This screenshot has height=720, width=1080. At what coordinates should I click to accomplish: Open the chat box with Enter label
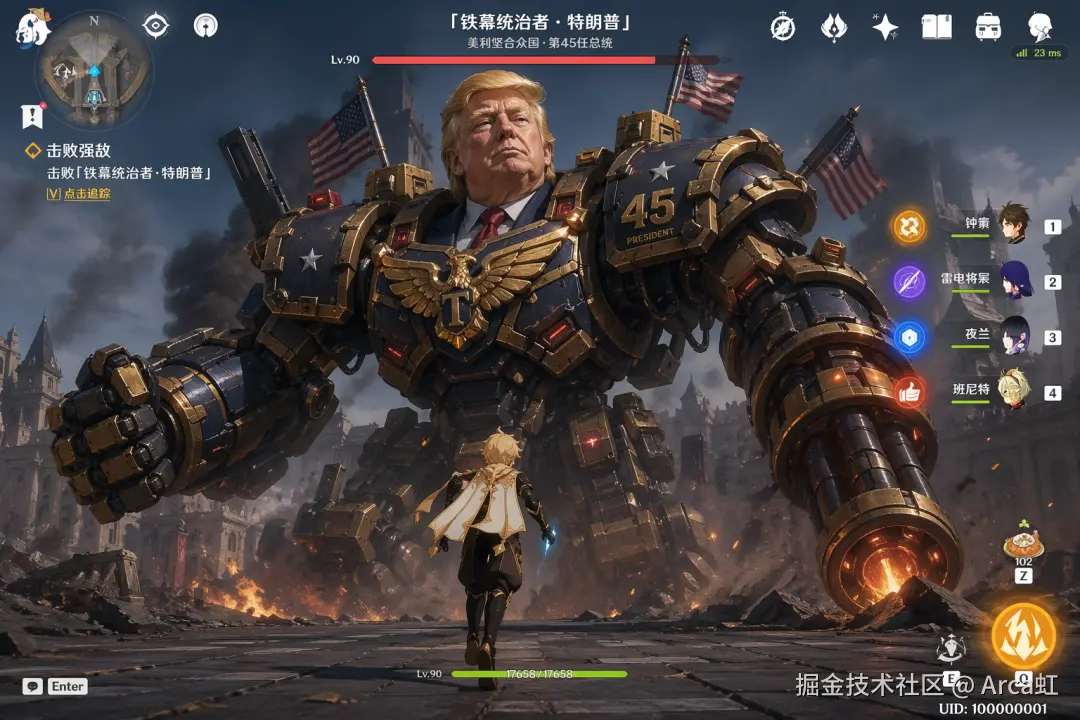click(x=56, y=687)
